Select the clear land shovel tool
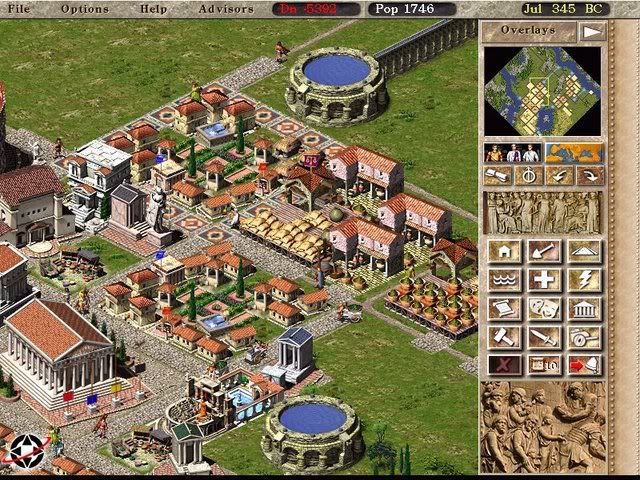 [543, 250]
